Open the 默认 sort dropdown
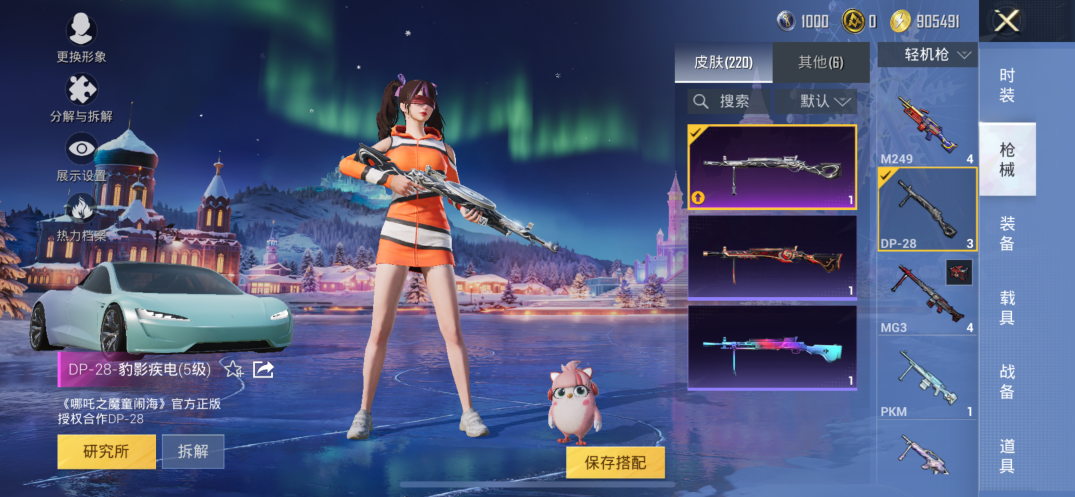Viewport: 1075px width, 497px height. pos(827,101)
